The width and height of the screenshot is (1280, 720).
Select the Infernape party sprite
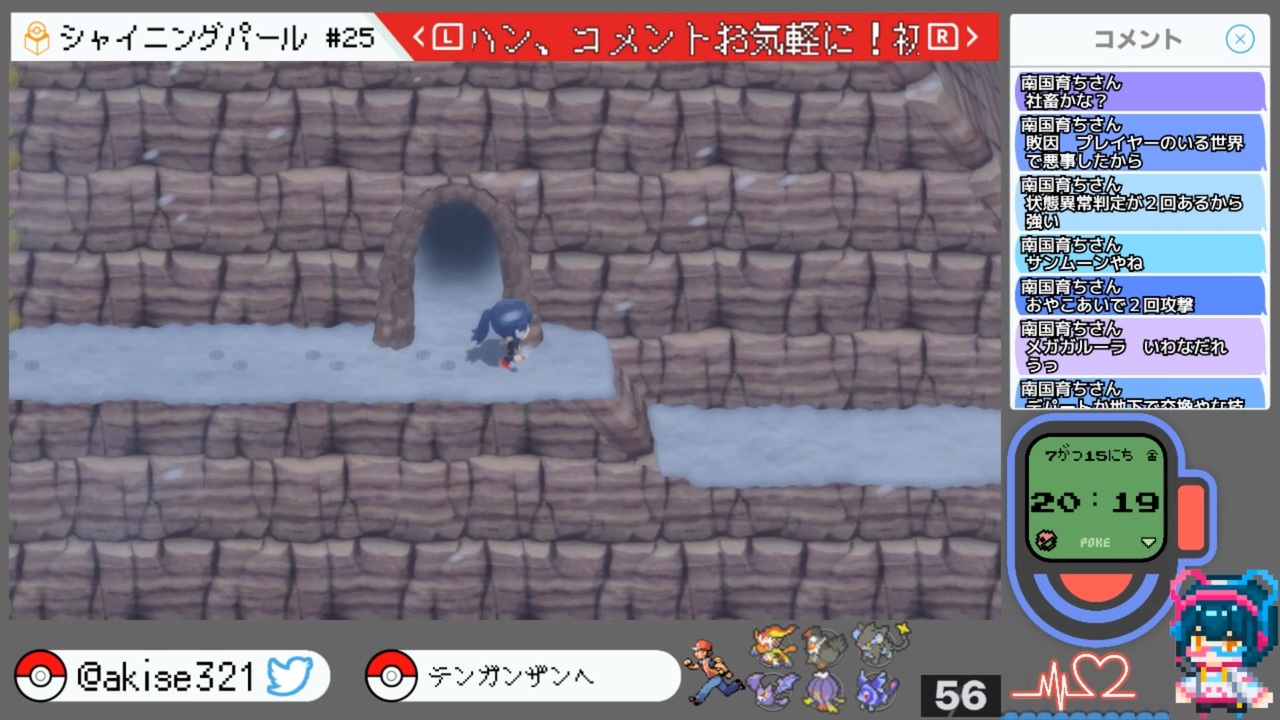click(x=772, y=645)
